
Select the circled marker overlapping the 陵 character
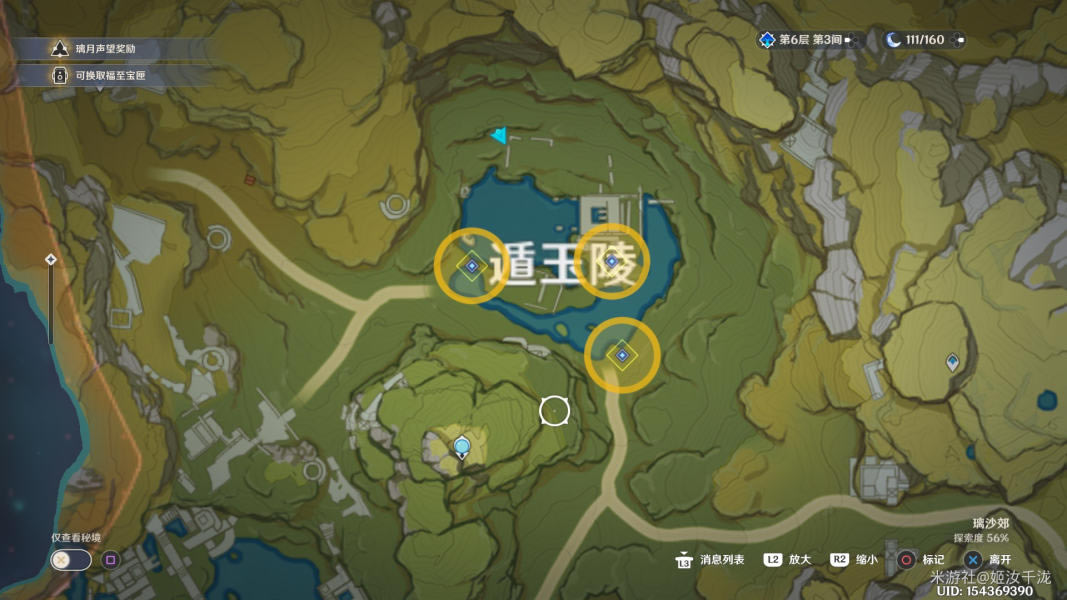(610, 261)
